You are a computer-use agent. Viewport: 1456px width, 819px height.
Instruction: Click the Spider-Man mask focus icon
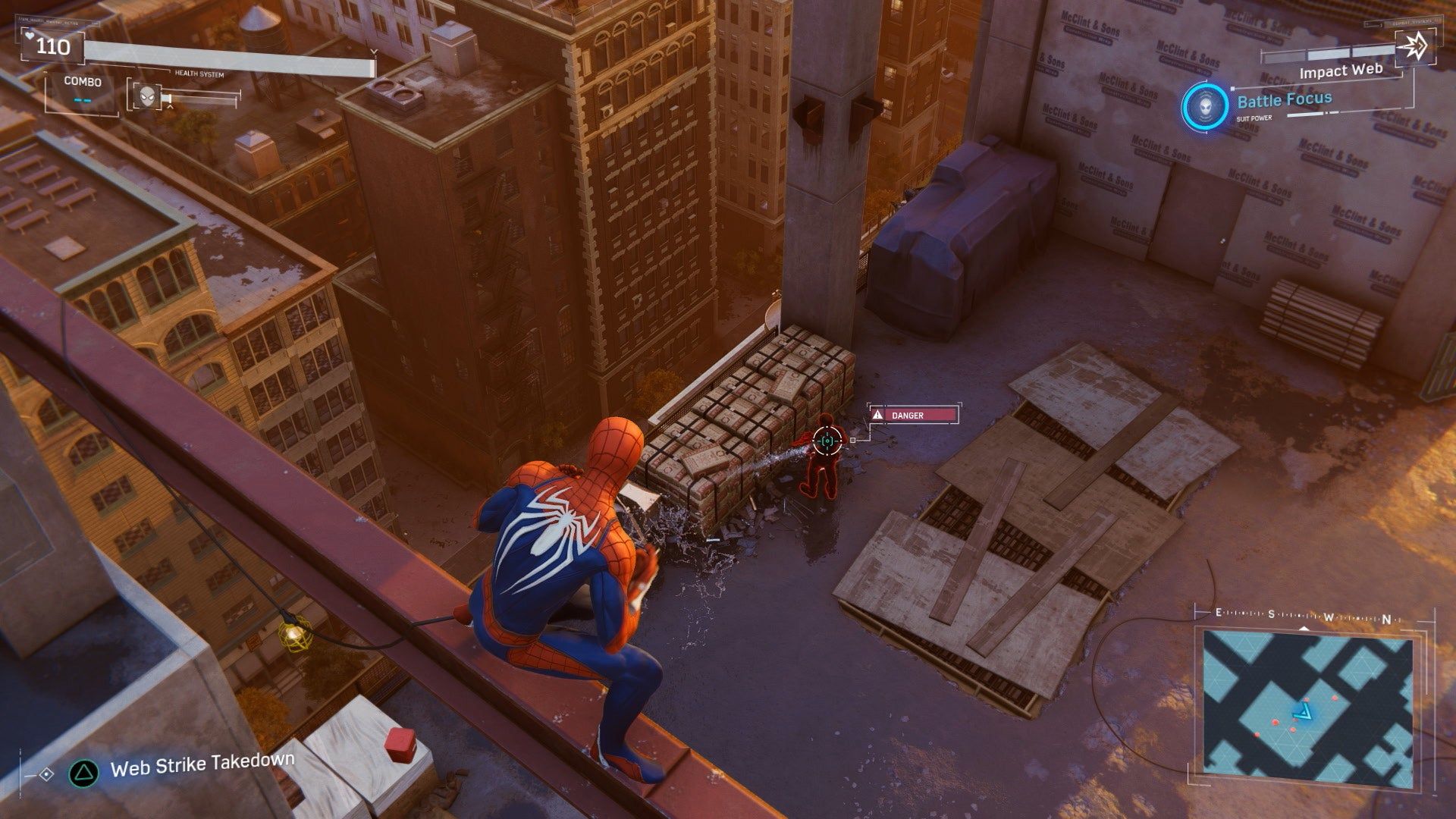pyautogui.click(x=145, y=96)
